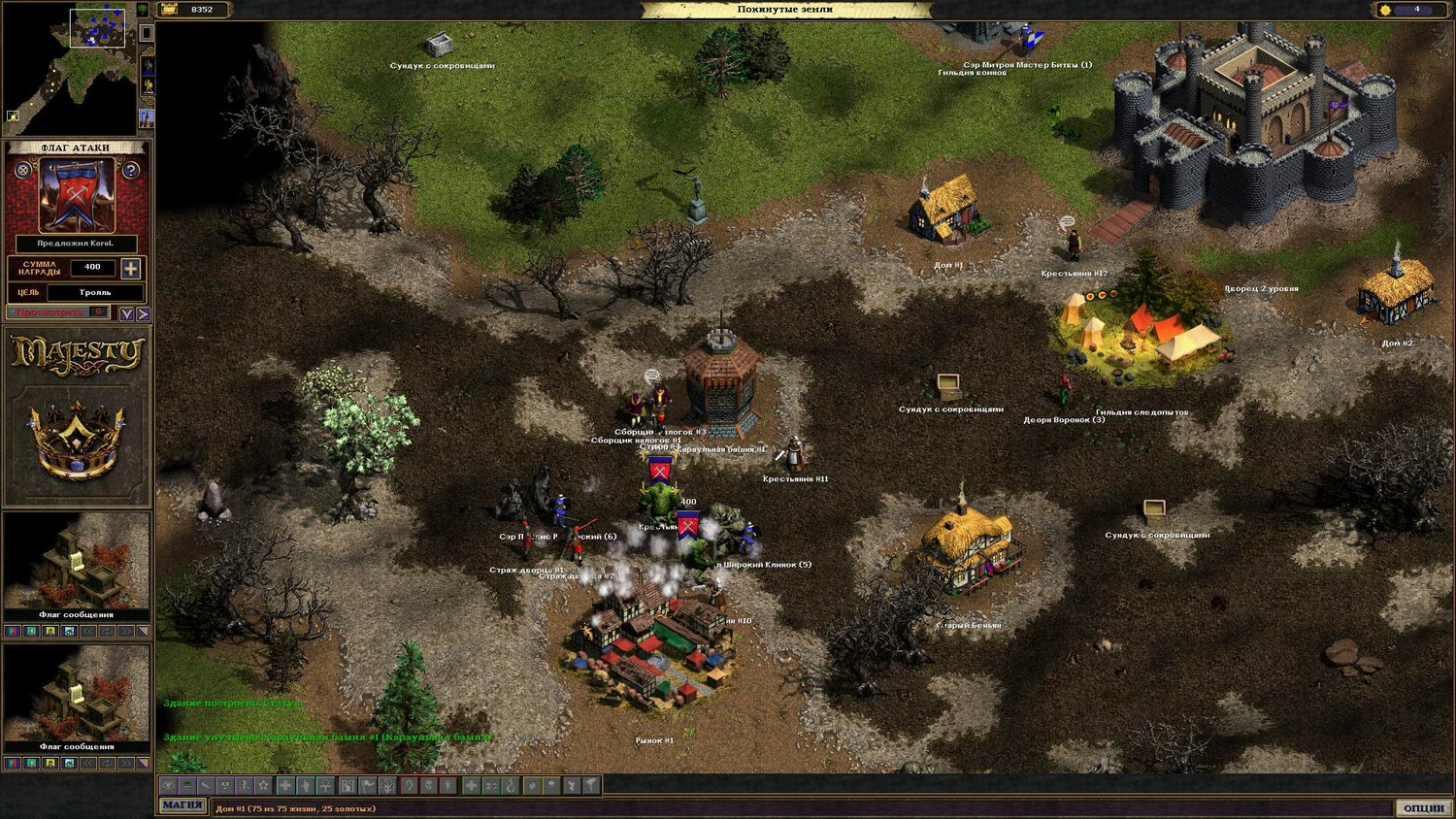Image resolution: width=1456 pixels, height=819 pixels.
Task: Select the eye icon in the bottom toolbar
Action: 168,785
